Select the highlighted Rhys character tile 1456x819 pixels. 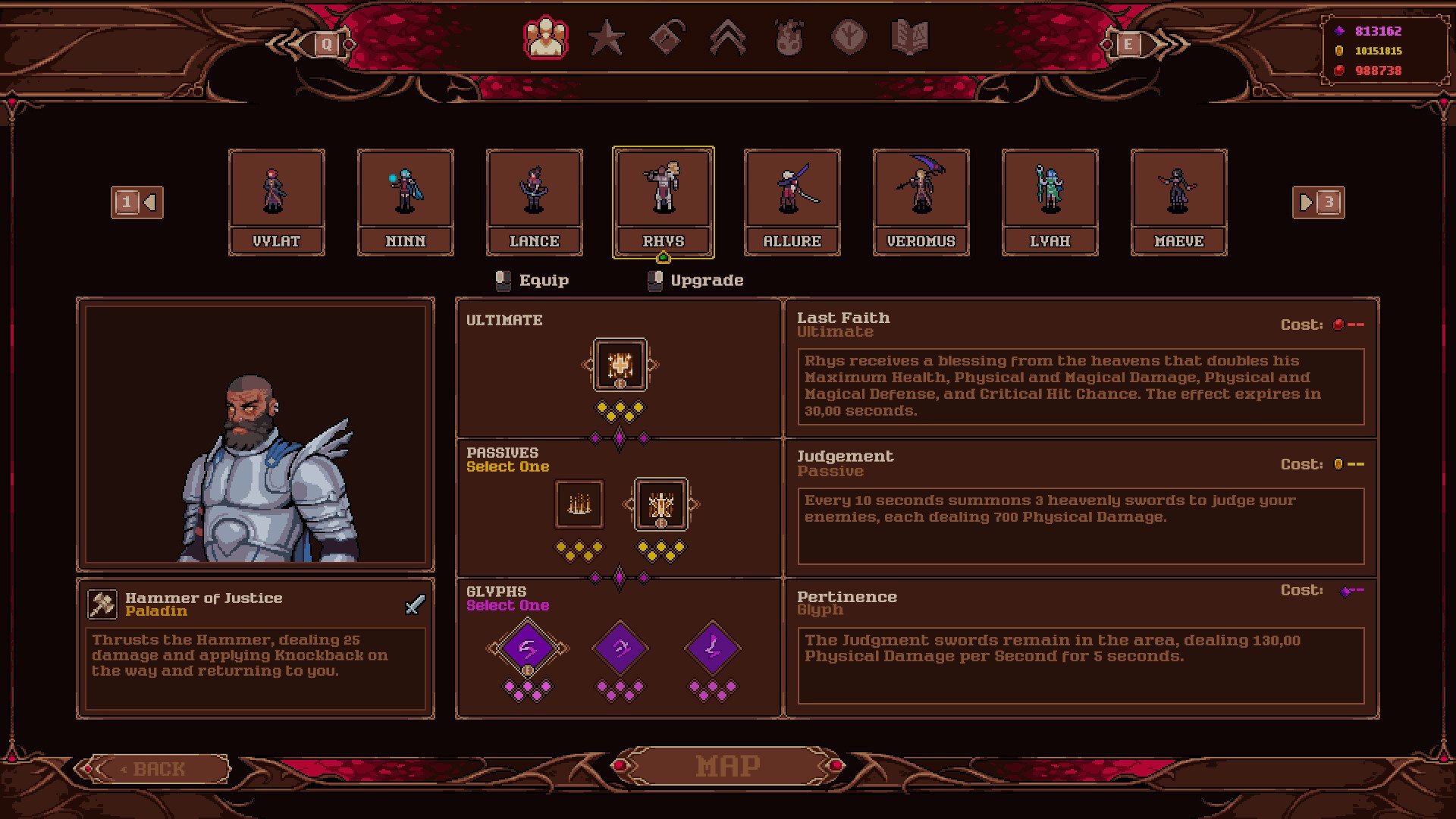pyautogui.click(x=664, y=202)
